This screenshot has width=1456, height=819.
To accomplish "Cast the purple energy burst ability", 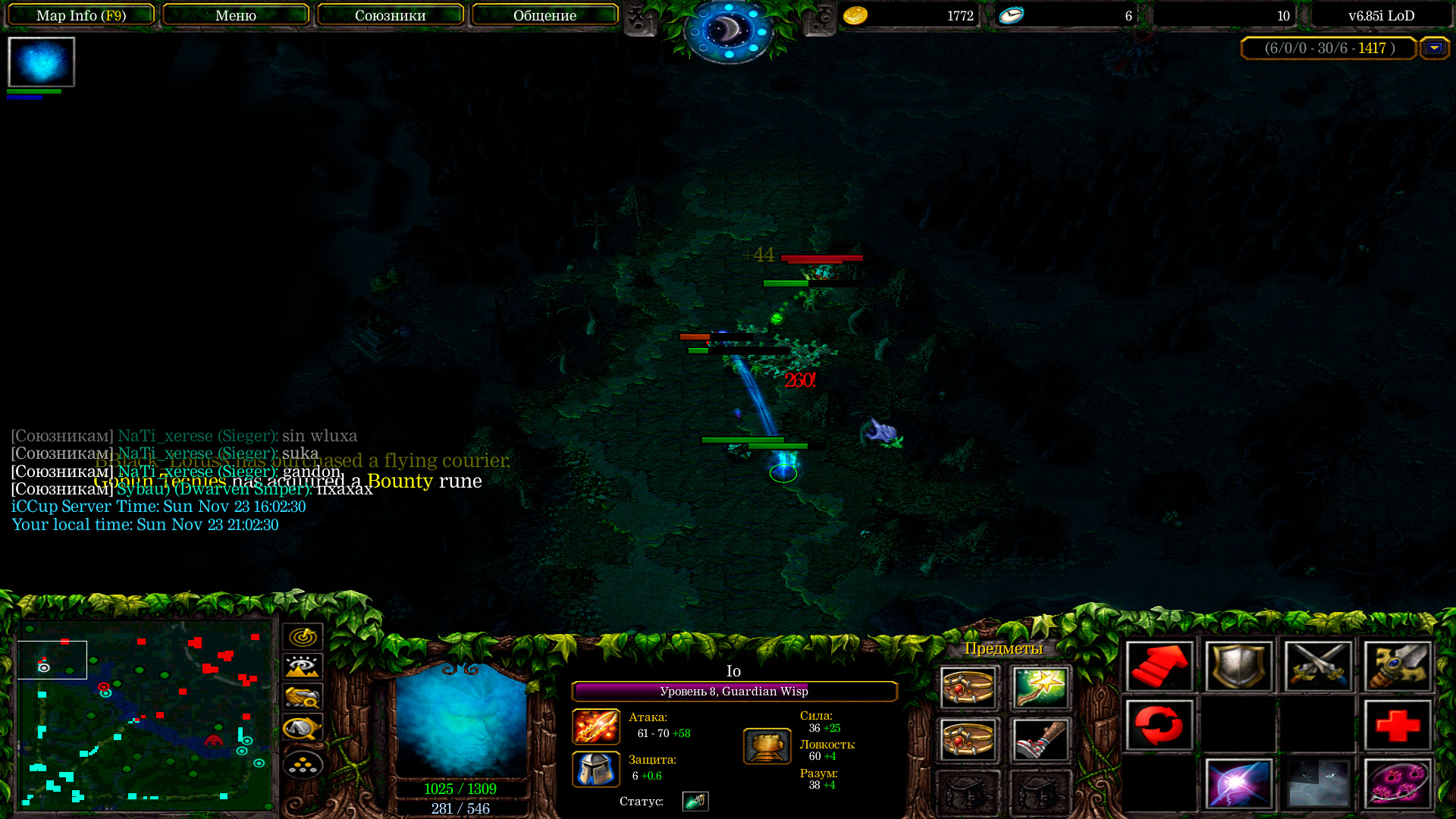I will [1238, 783].
